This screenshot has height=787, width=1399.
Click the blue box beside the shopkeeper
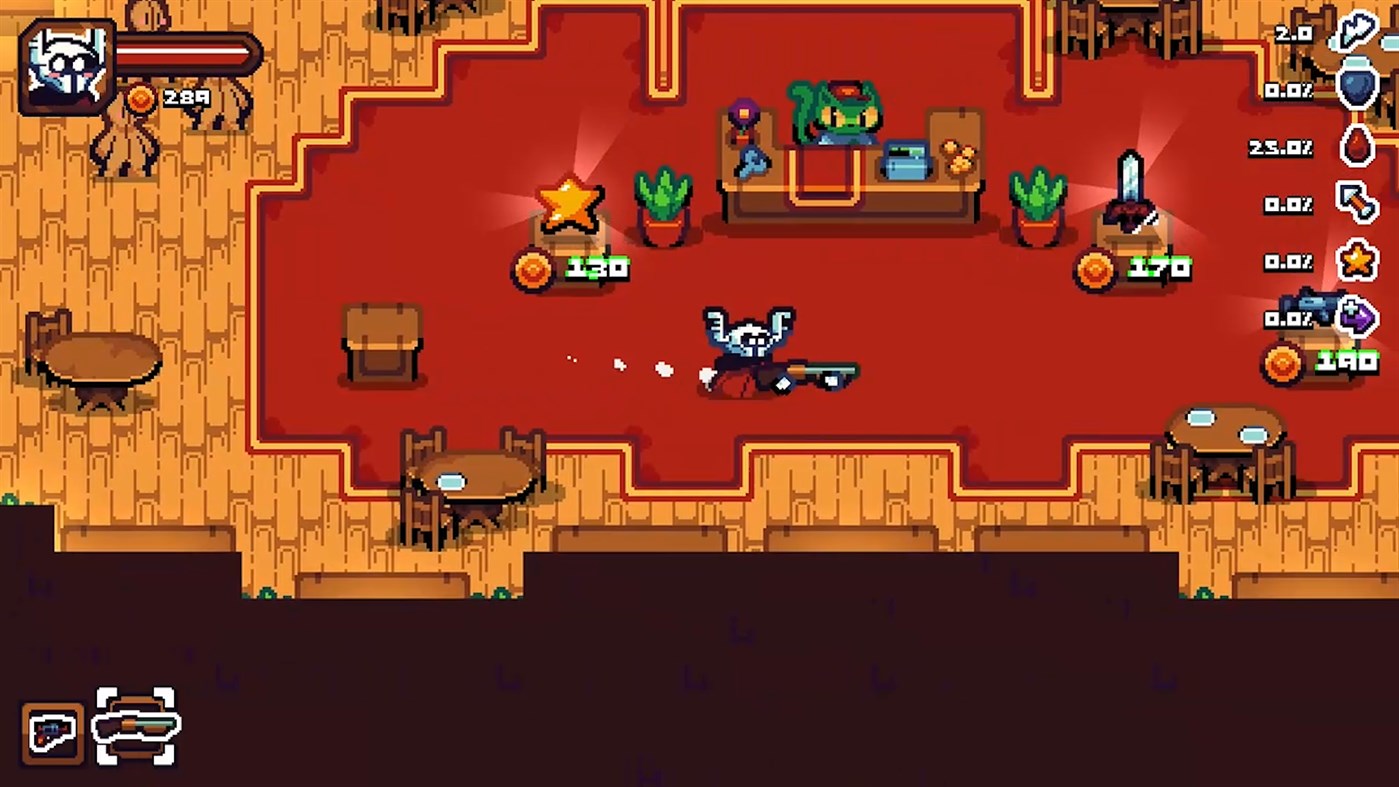coord(903,158)
